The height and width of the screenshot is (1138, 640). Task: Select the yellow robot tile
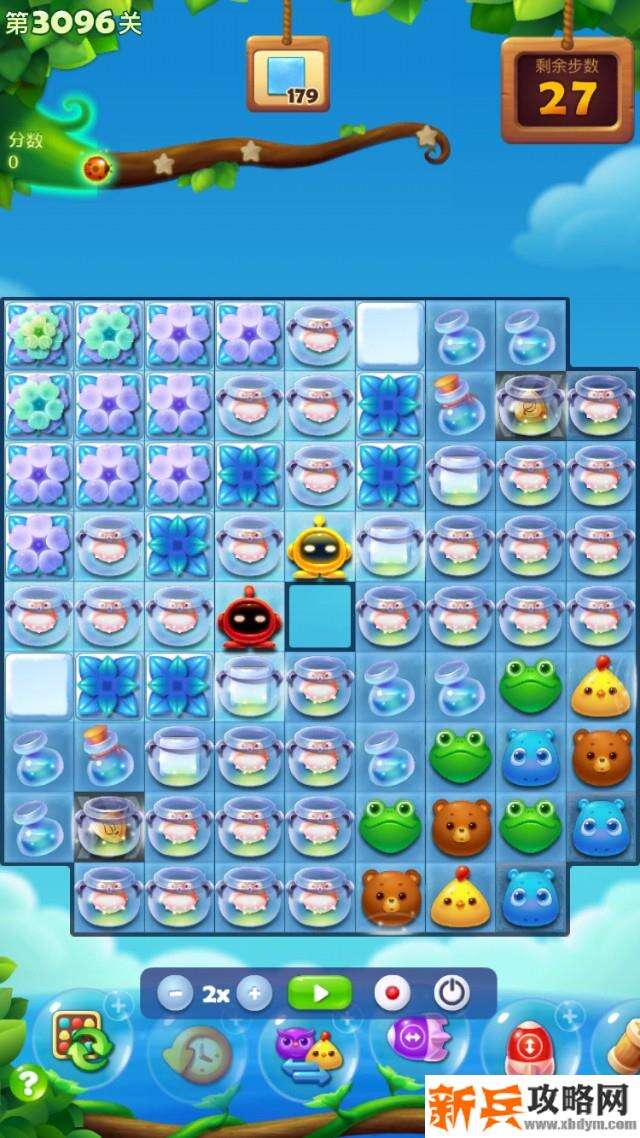click(x=318, y=547)
